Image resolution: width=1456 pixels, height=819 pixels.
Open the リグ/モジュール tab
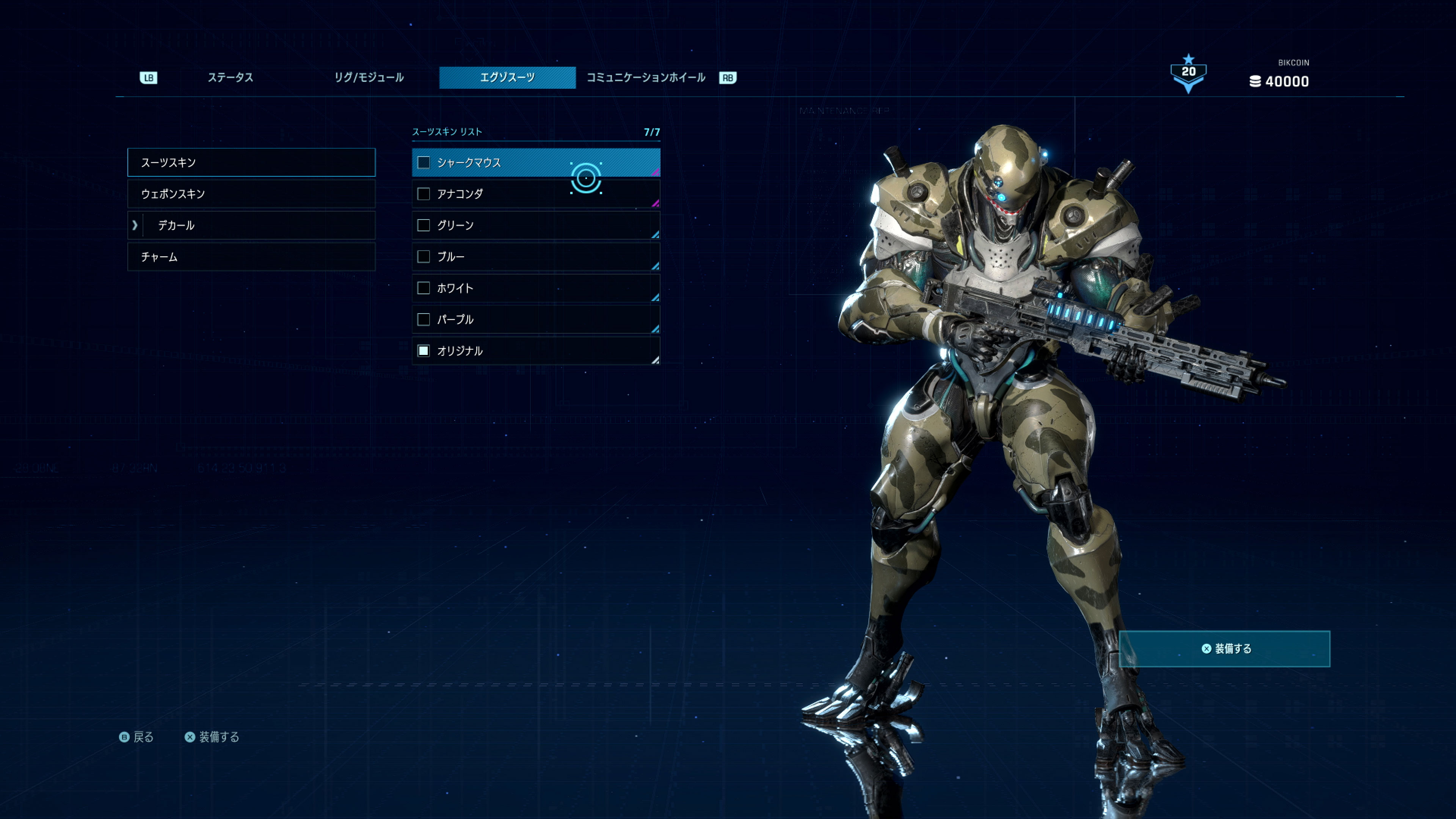(x=369, y=77)
